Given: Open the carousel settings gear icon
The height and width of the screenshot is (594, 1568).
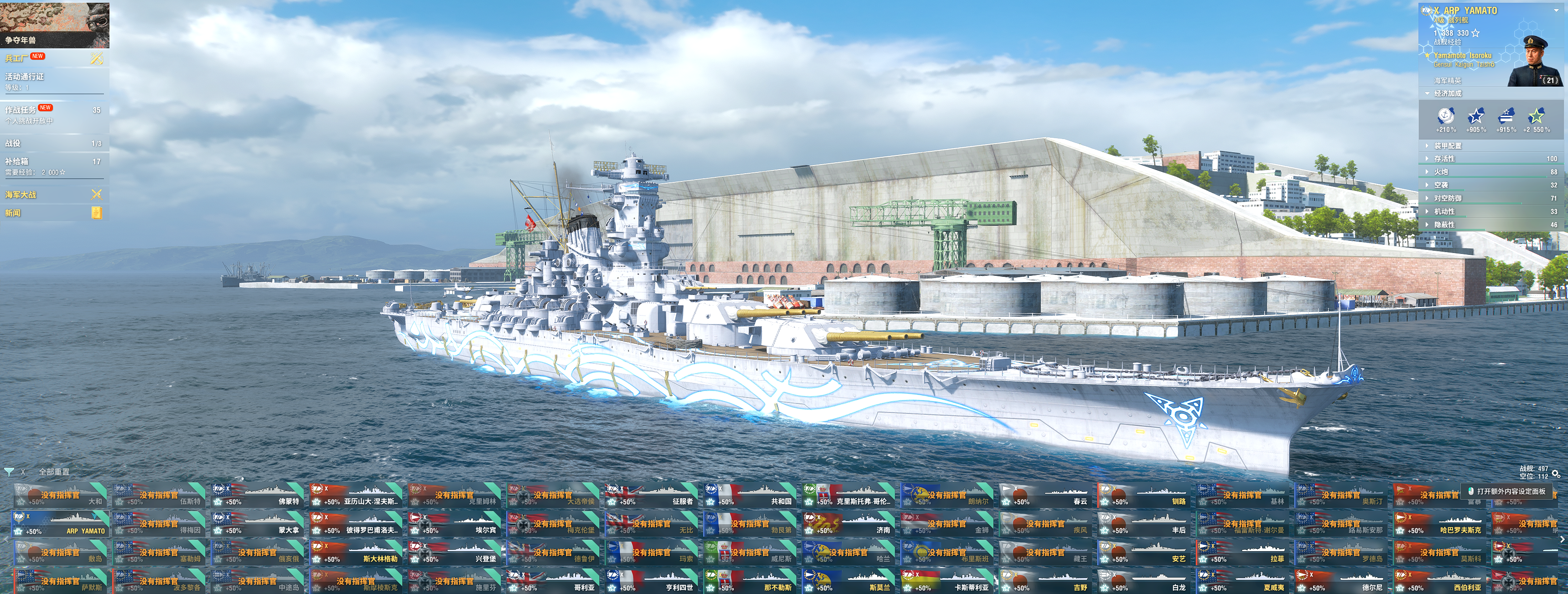Looking at the screenshot, I should 1556,473.
